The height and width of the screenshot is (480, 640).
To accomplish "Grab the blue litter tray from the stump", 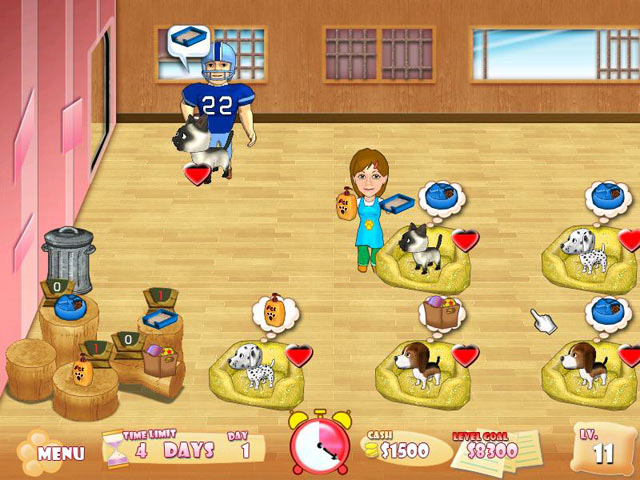I will (158, 320).
